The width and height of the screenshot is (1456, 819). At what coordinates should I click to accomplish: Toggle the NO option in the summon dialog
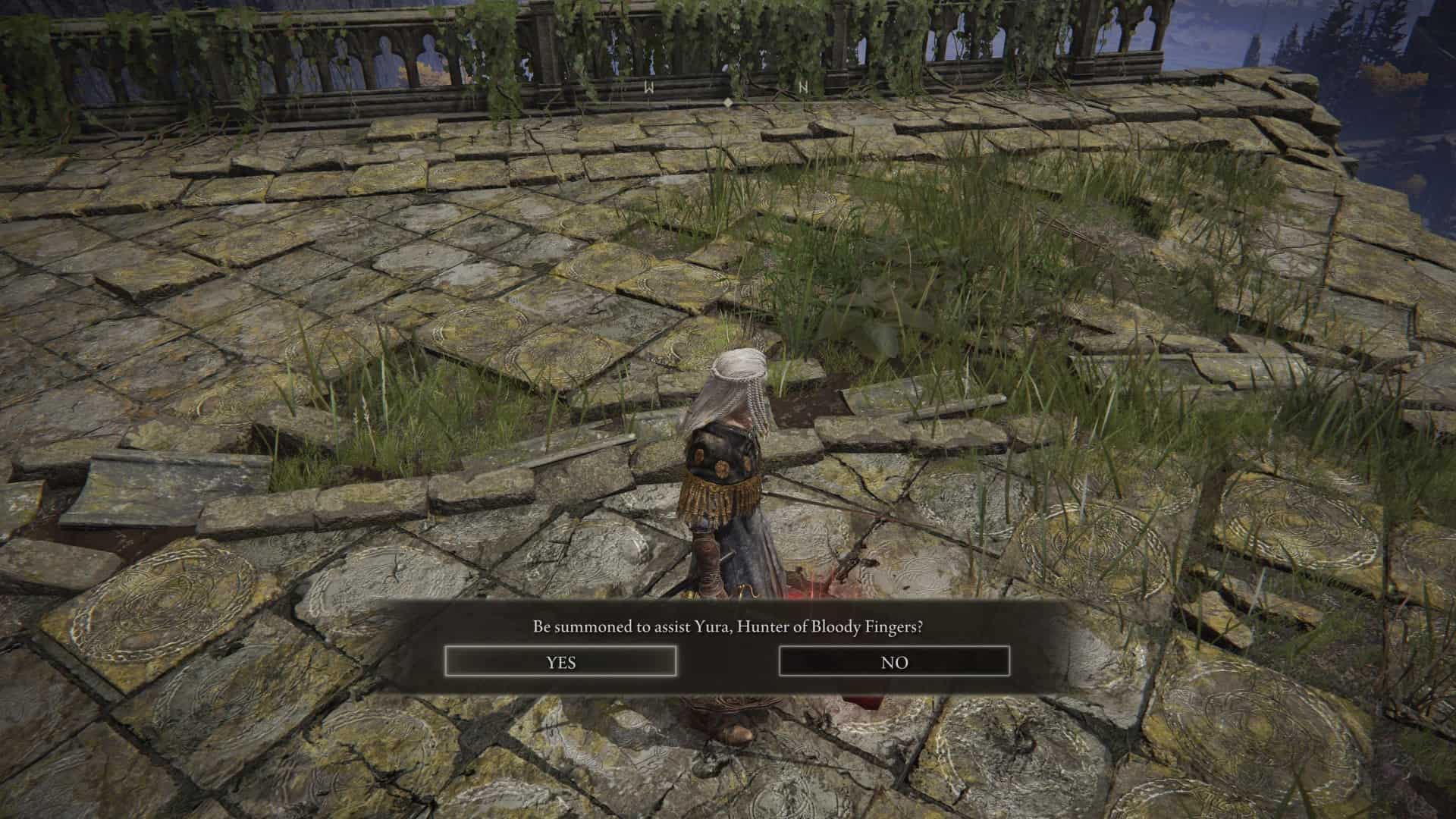(x=896, y=661)
